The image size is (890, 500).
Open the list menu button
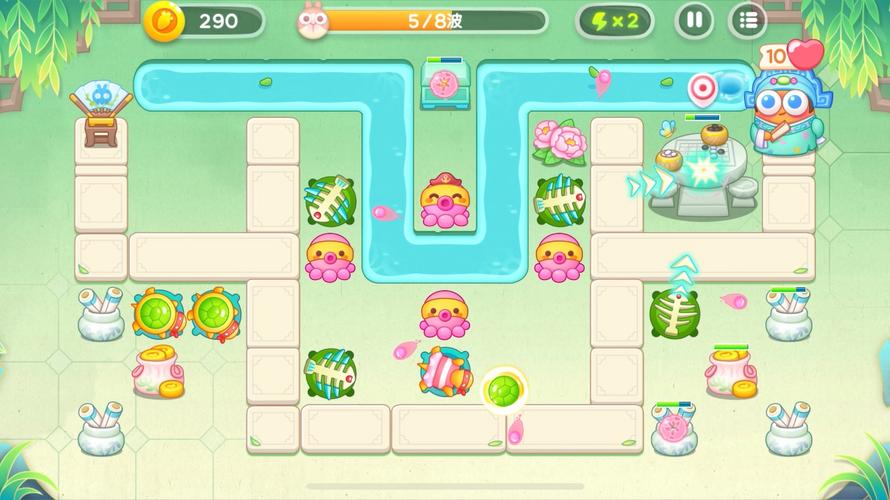(x=747, y=20)
